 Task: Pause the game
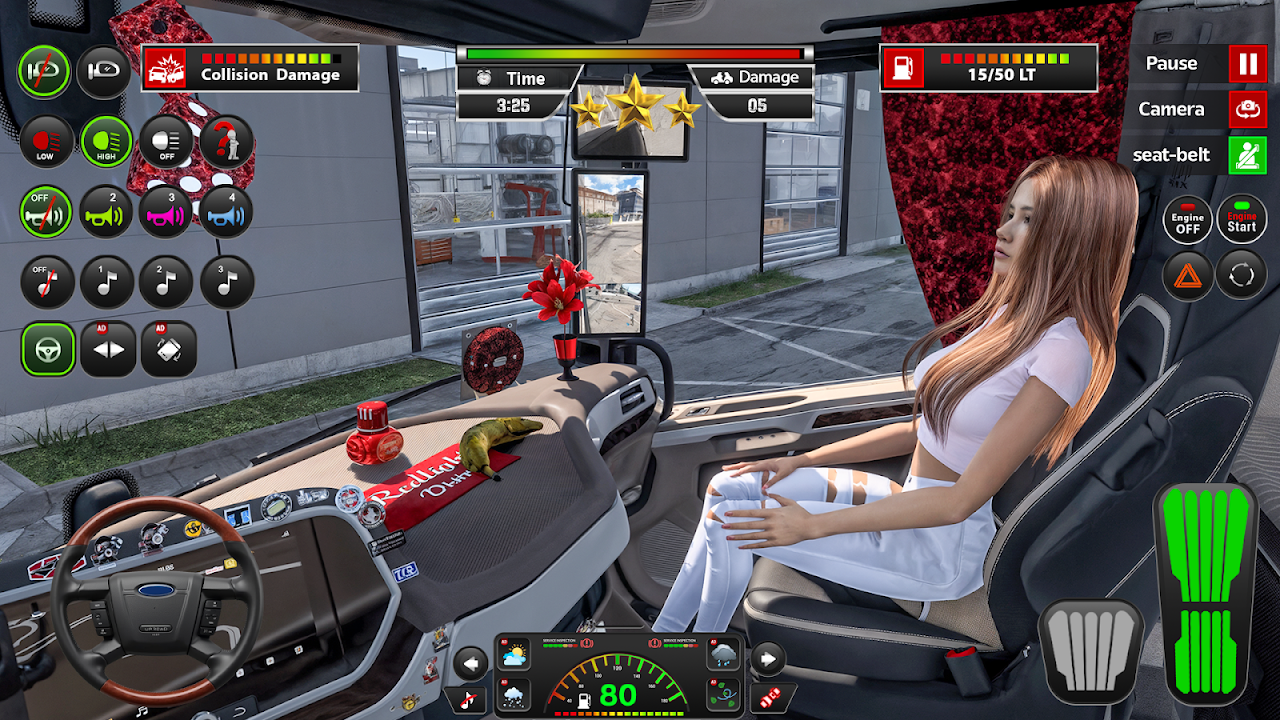pos(1247,64)
